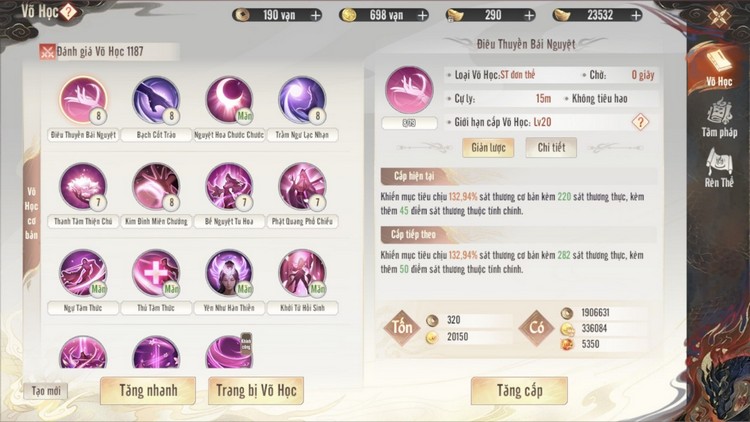Select the Khởi Tử Hồi Sinh skill
The image size is (750, 422).
click(302, 272)
